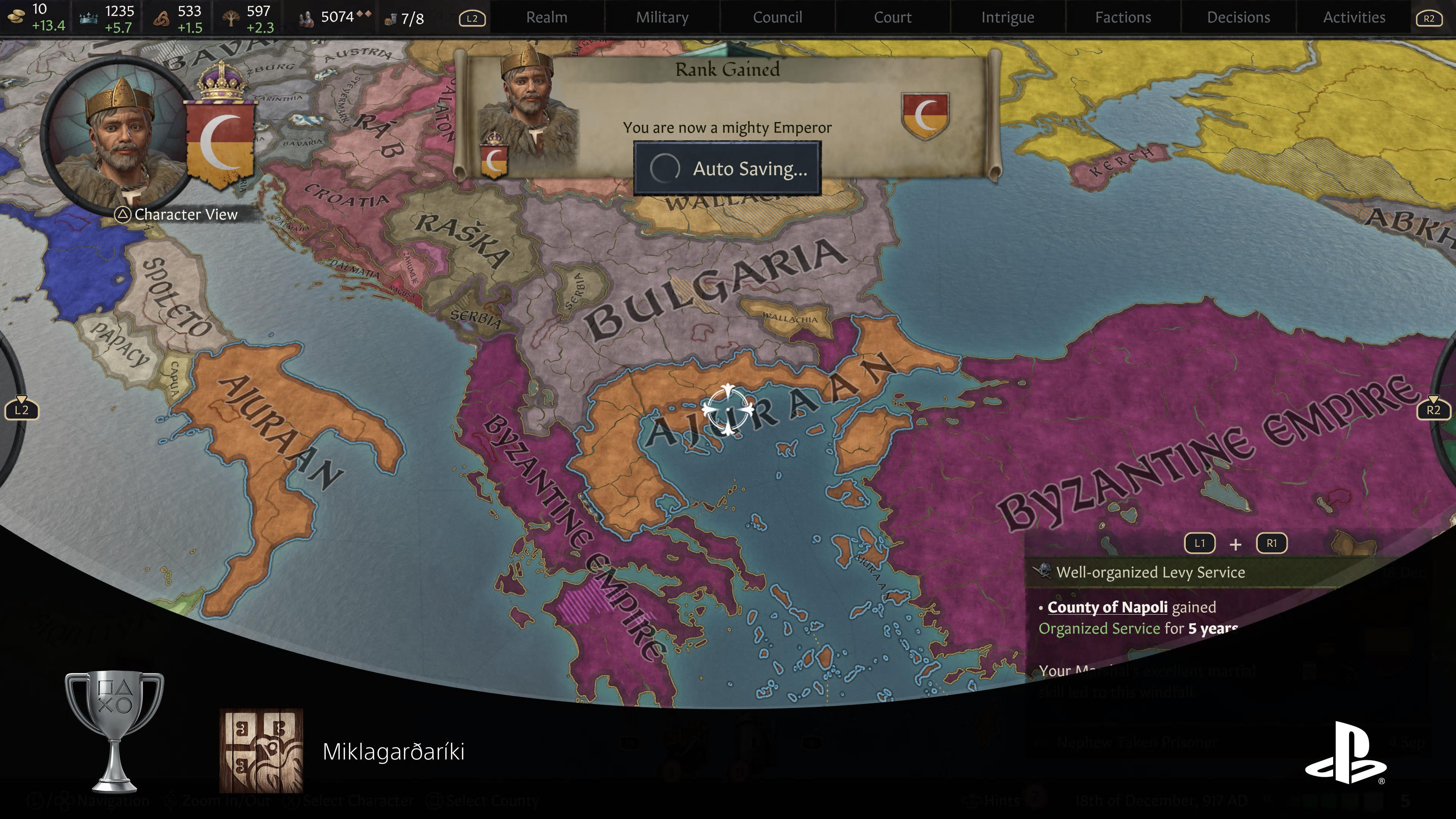Select the Council menu item

click(777, 17)
